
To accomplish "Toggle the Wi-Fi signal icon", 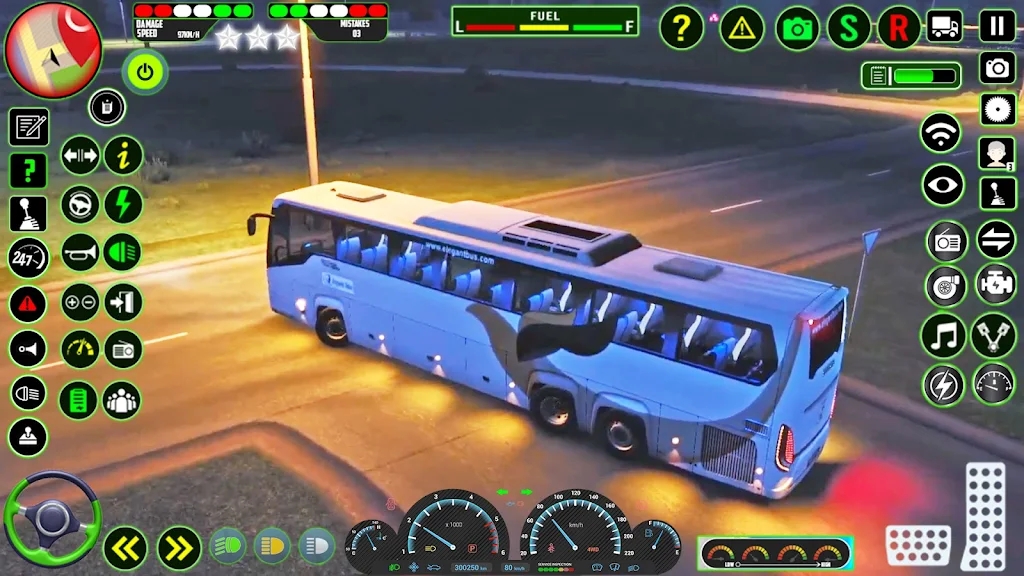I will click(941, 133).
